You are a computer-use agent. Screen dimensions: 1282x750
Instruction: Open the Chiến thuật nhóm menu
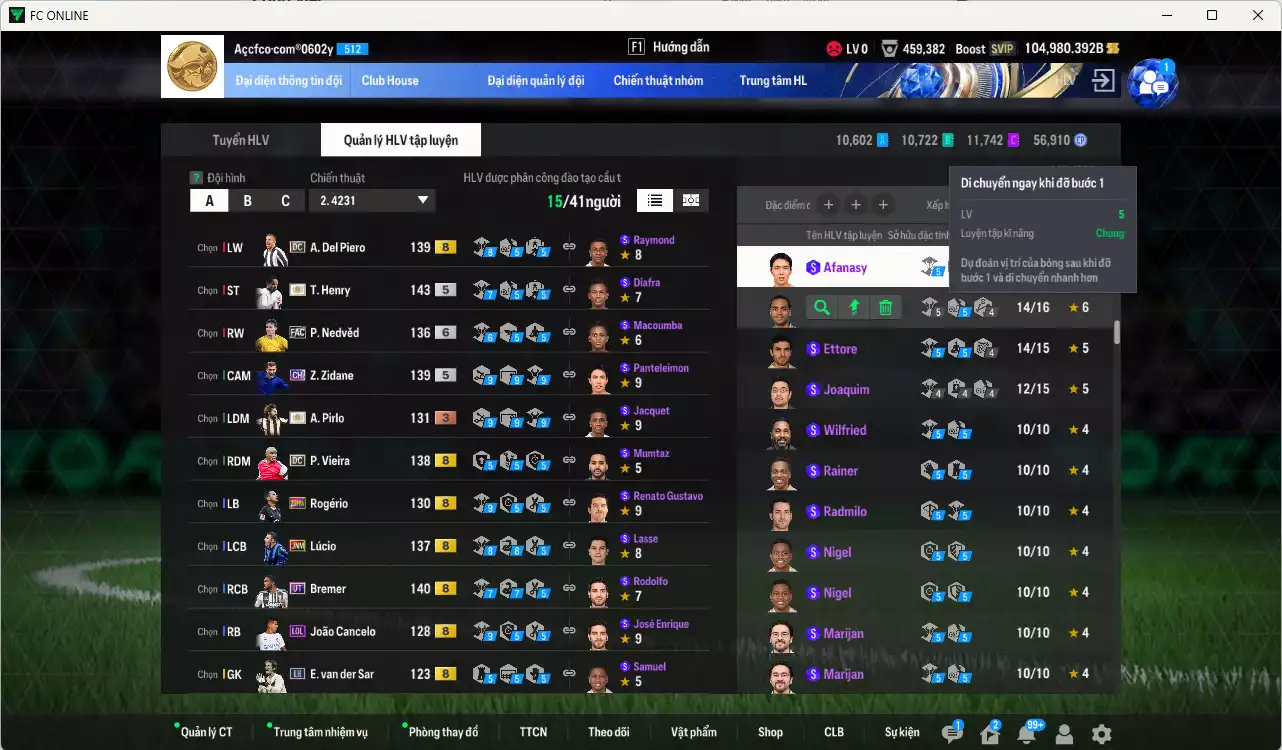(660, 80)
